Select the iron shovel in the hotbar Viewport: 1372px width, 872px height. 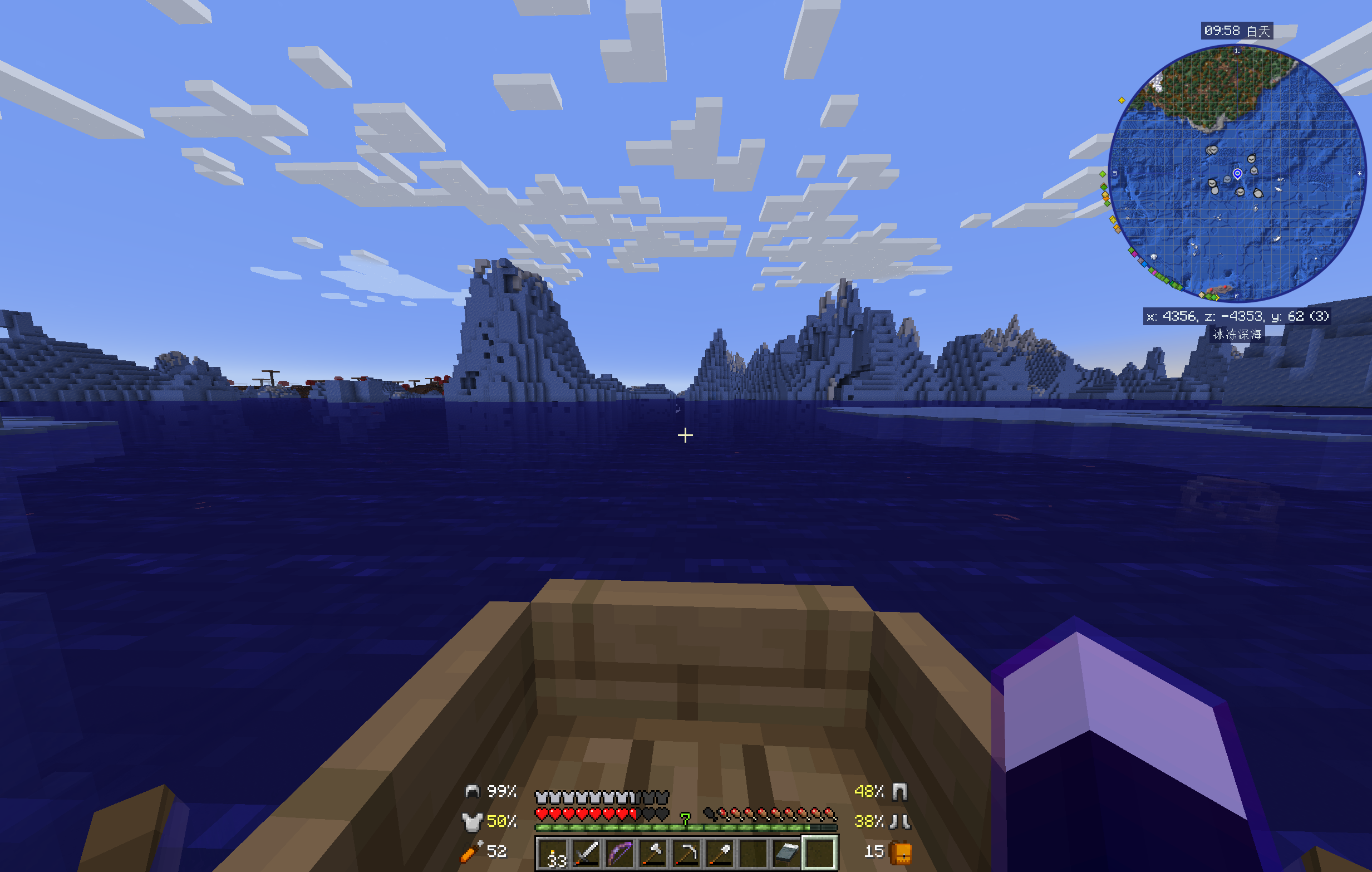point(720,852)
